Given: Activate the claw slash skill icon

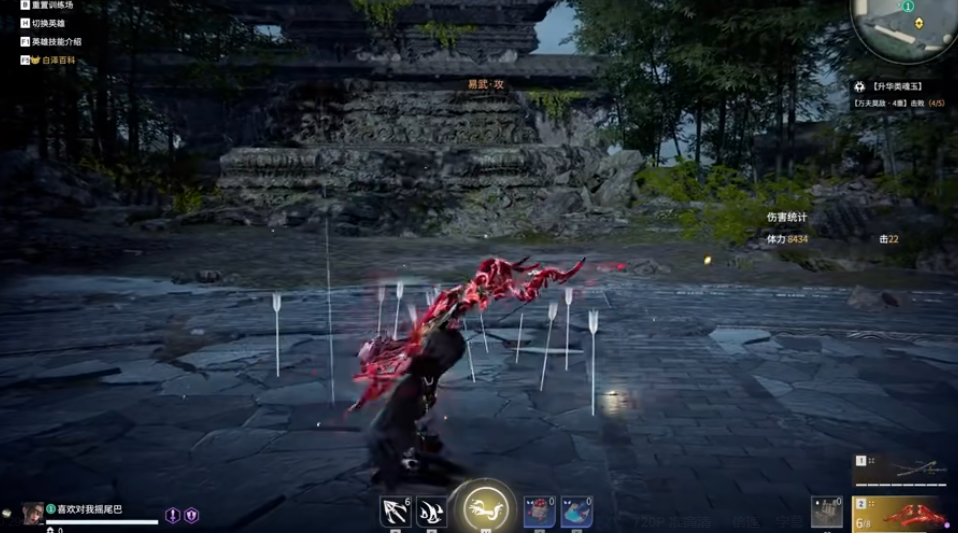Looking at the screenshot, I should point(431,511).
